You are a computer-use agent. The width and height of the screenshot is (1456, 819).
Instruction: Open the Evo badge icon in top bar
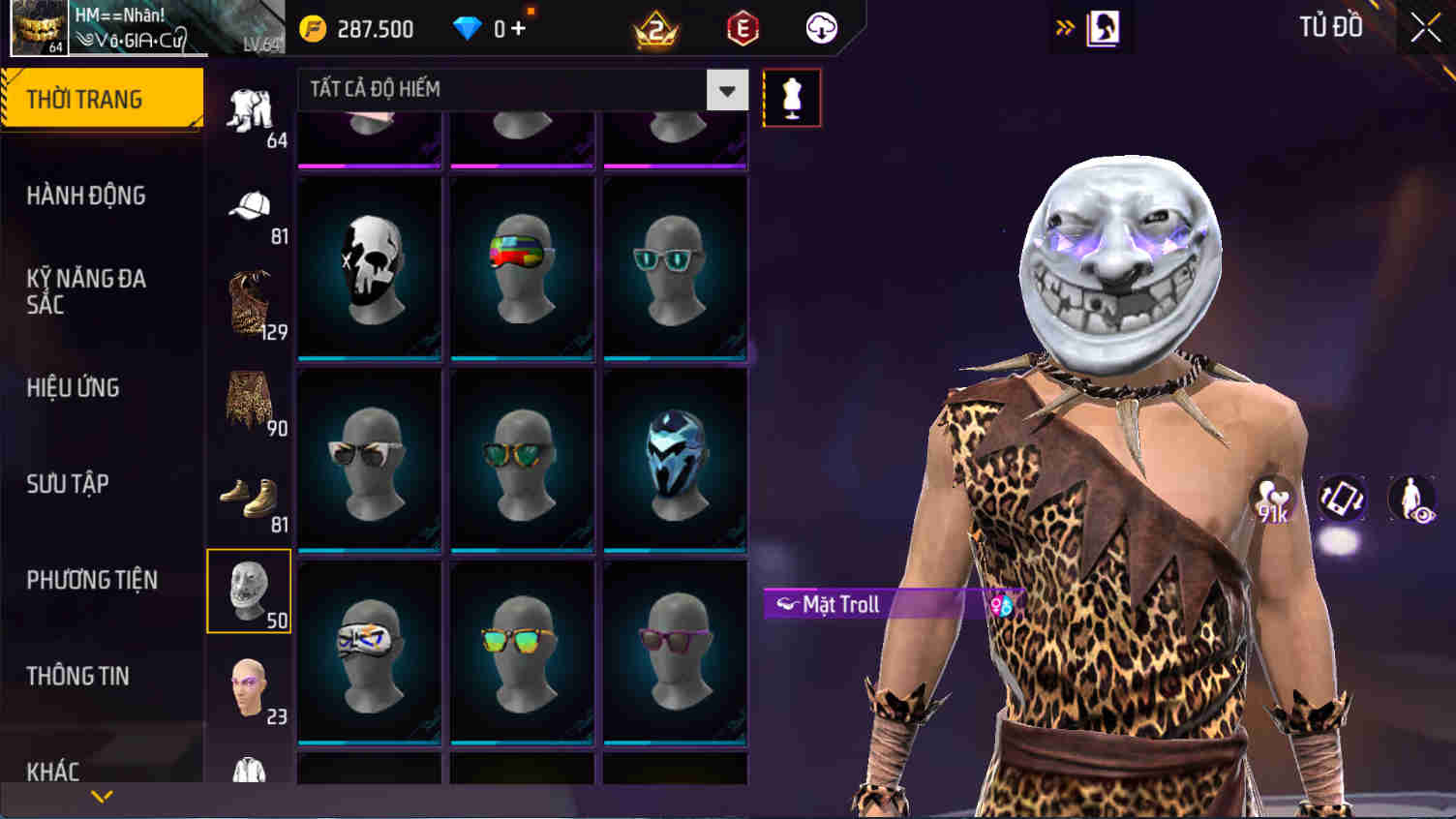coord(738,29)
